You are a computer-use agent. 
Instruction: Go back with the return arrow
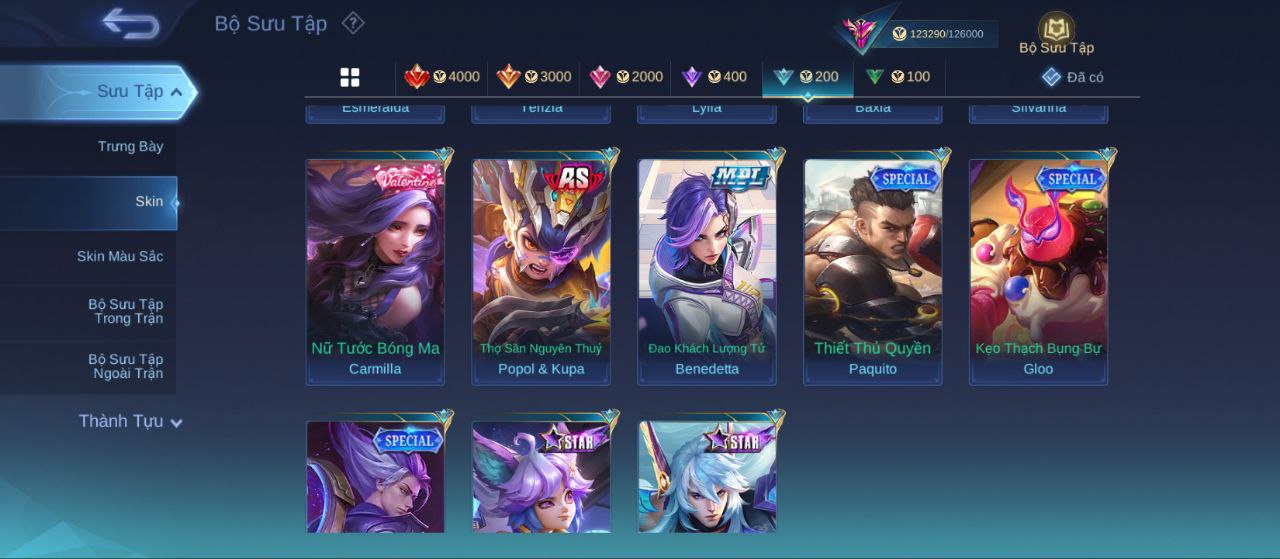point(131,22)
